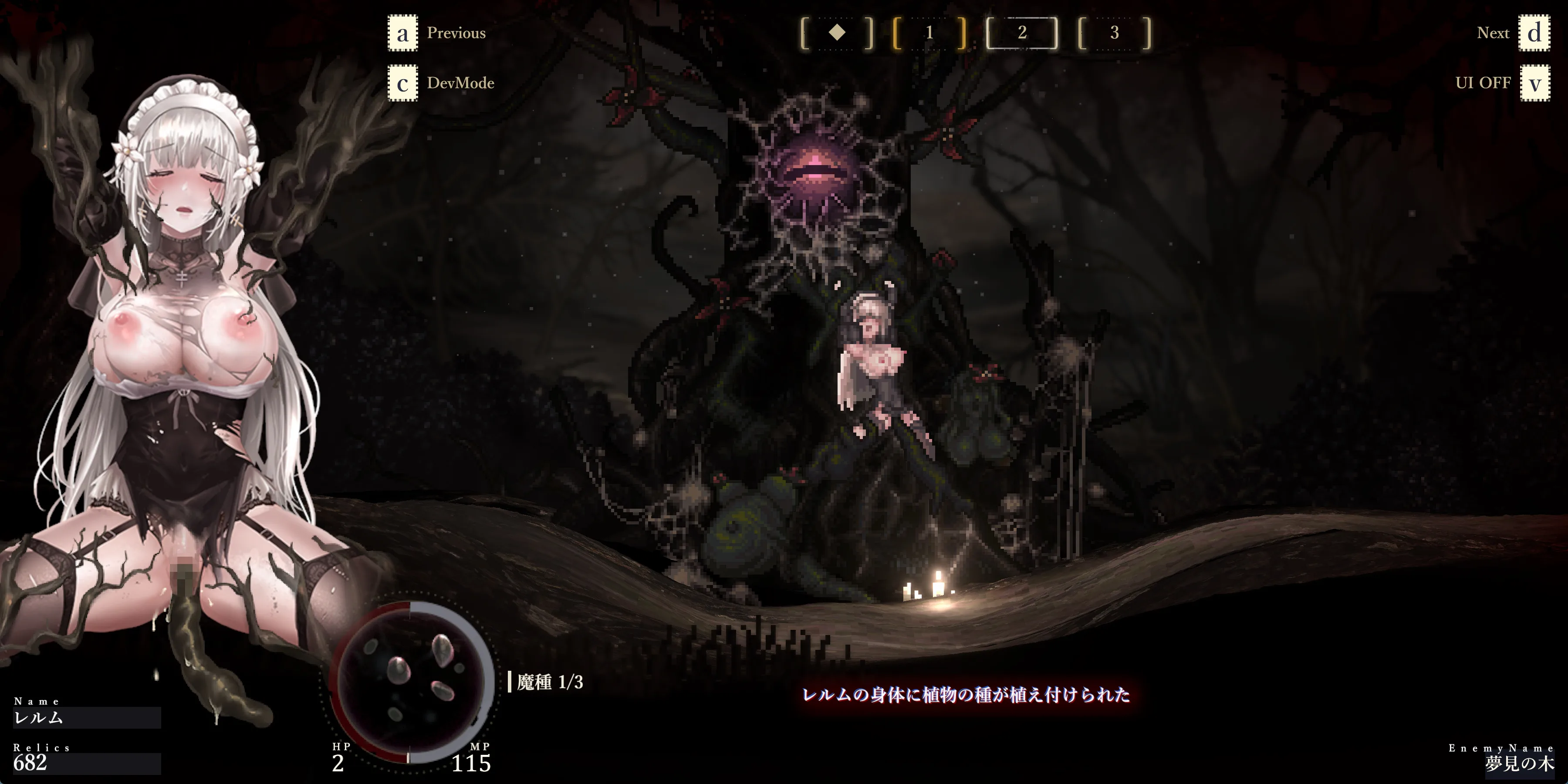Image resolution: width=1568 pixels, height=784 pixels.
Task: Select the diamond stage tab
Action: (837, 33)
